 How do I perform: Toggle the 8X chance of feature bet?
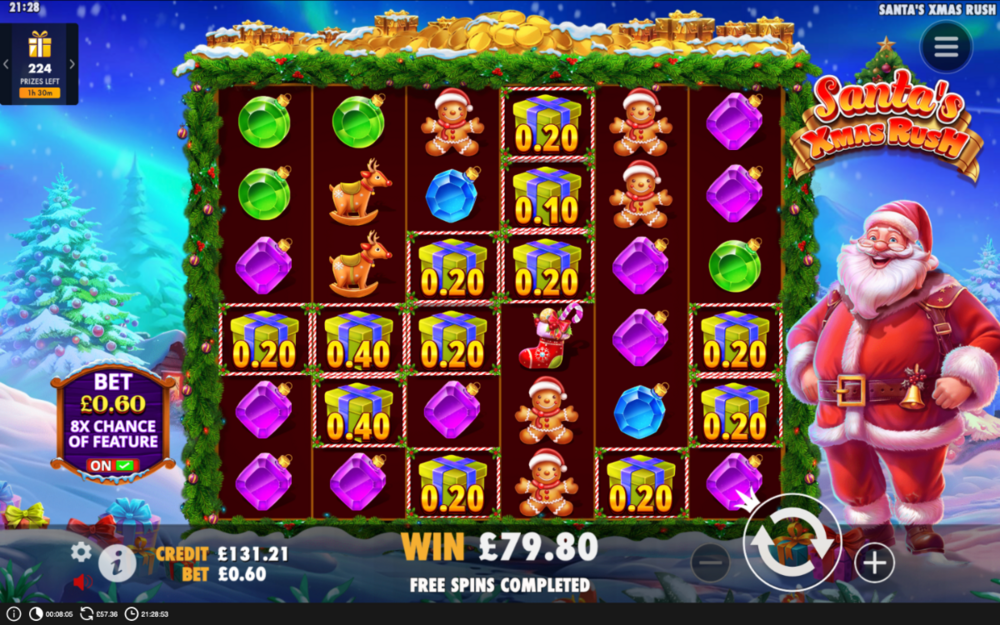click(112, 465)
